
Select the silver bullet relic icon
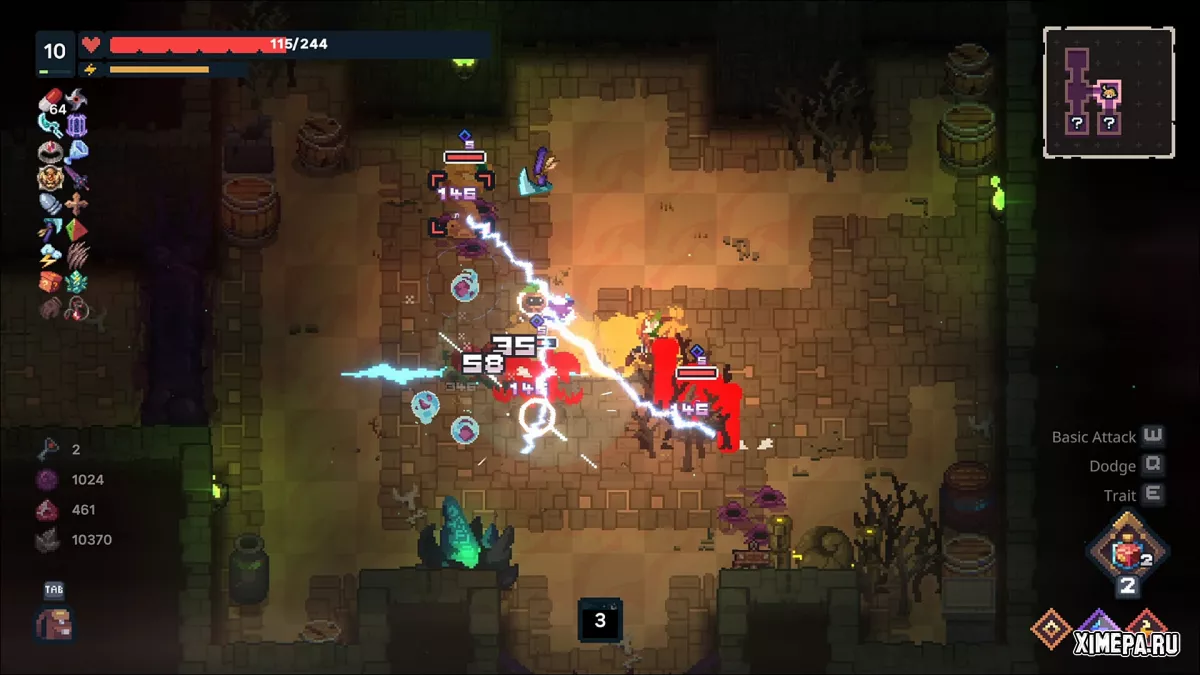[51, 204]
